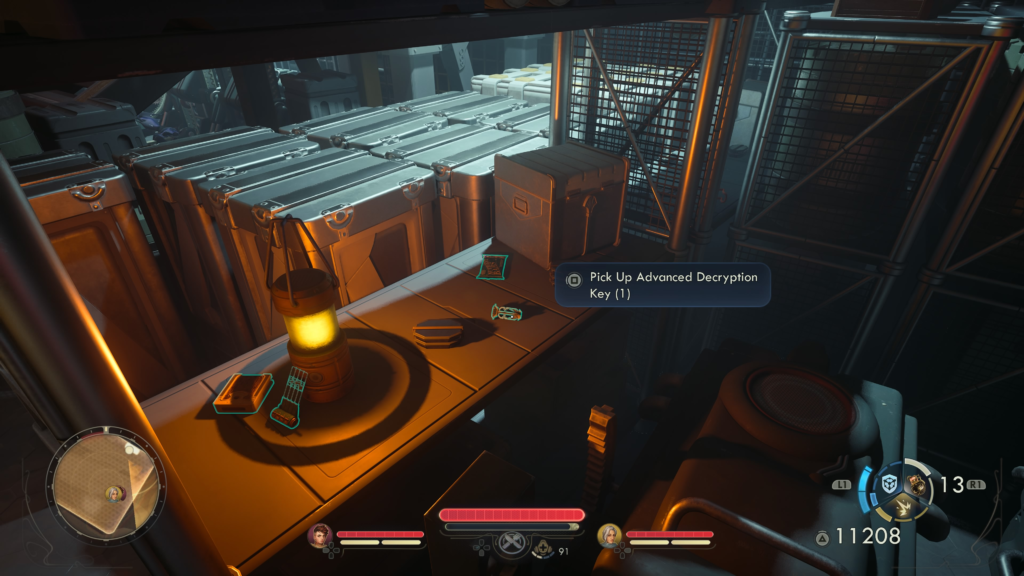1024x576 pixels.
Task: Select the white-haired companion portrait
Action: pyautogui.click(x=609, y=536)
